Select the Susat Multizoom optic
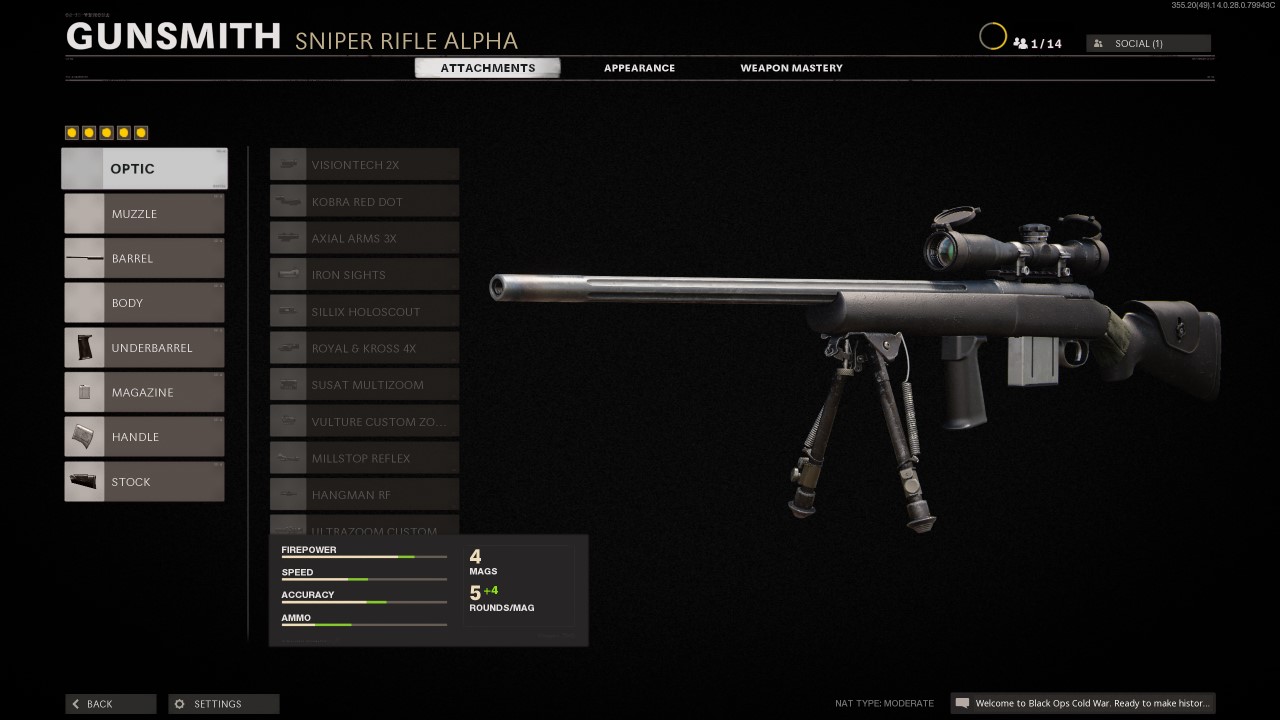Viewport: 1280px width, 720px height. coord(365,385)
